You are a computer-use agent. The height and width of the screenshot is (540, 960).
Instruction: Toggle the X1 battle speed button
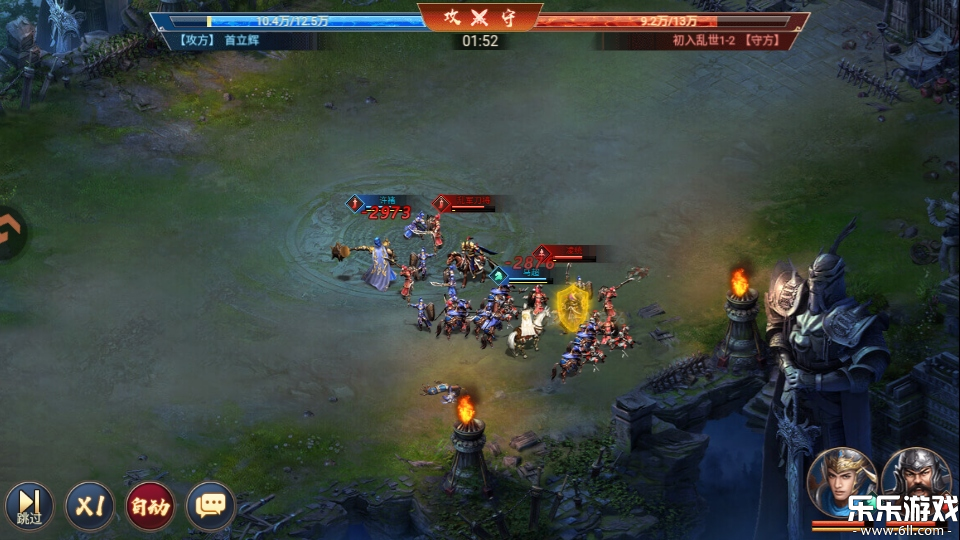pos(90,506)
